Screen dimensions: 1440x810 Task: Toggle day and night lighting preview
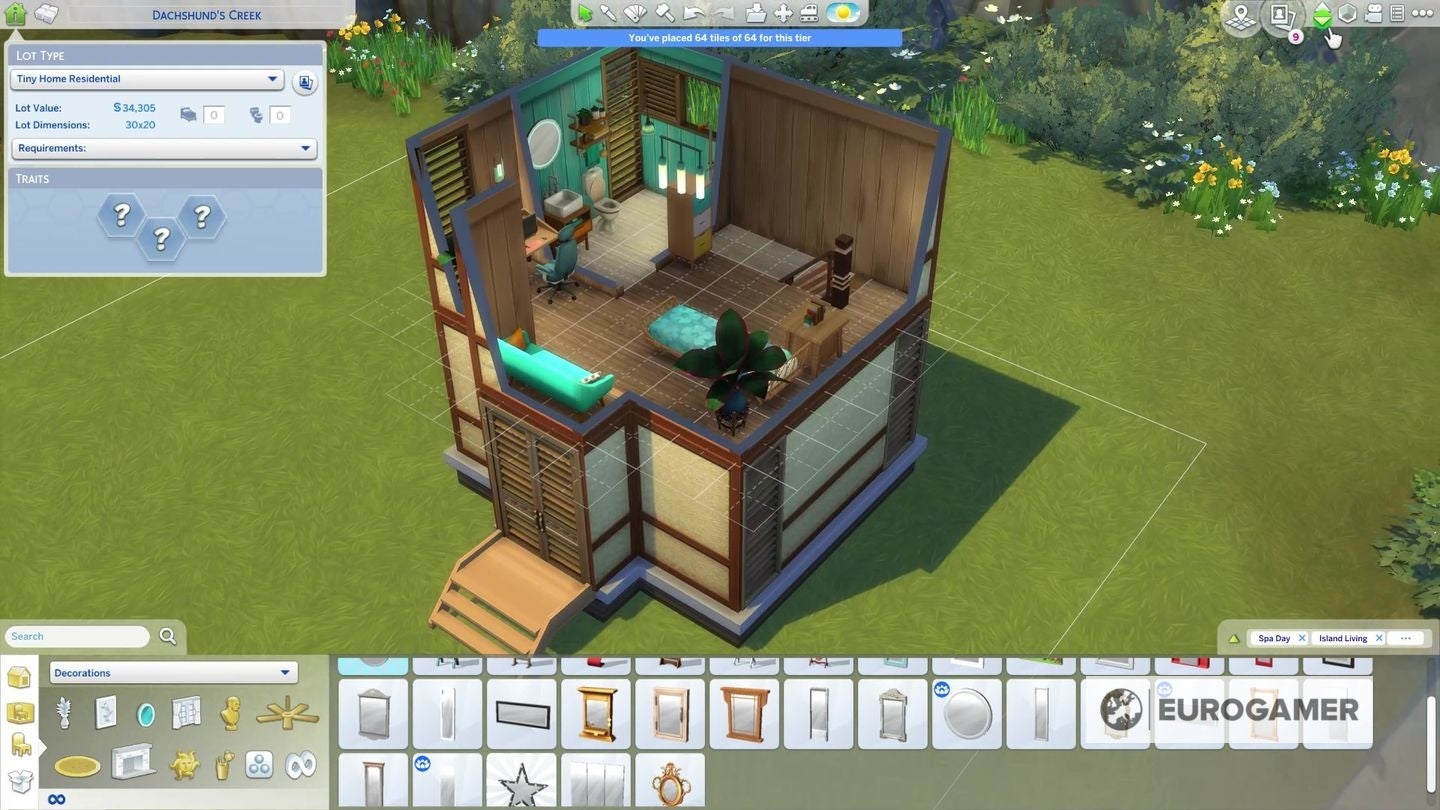coord(841,13)
